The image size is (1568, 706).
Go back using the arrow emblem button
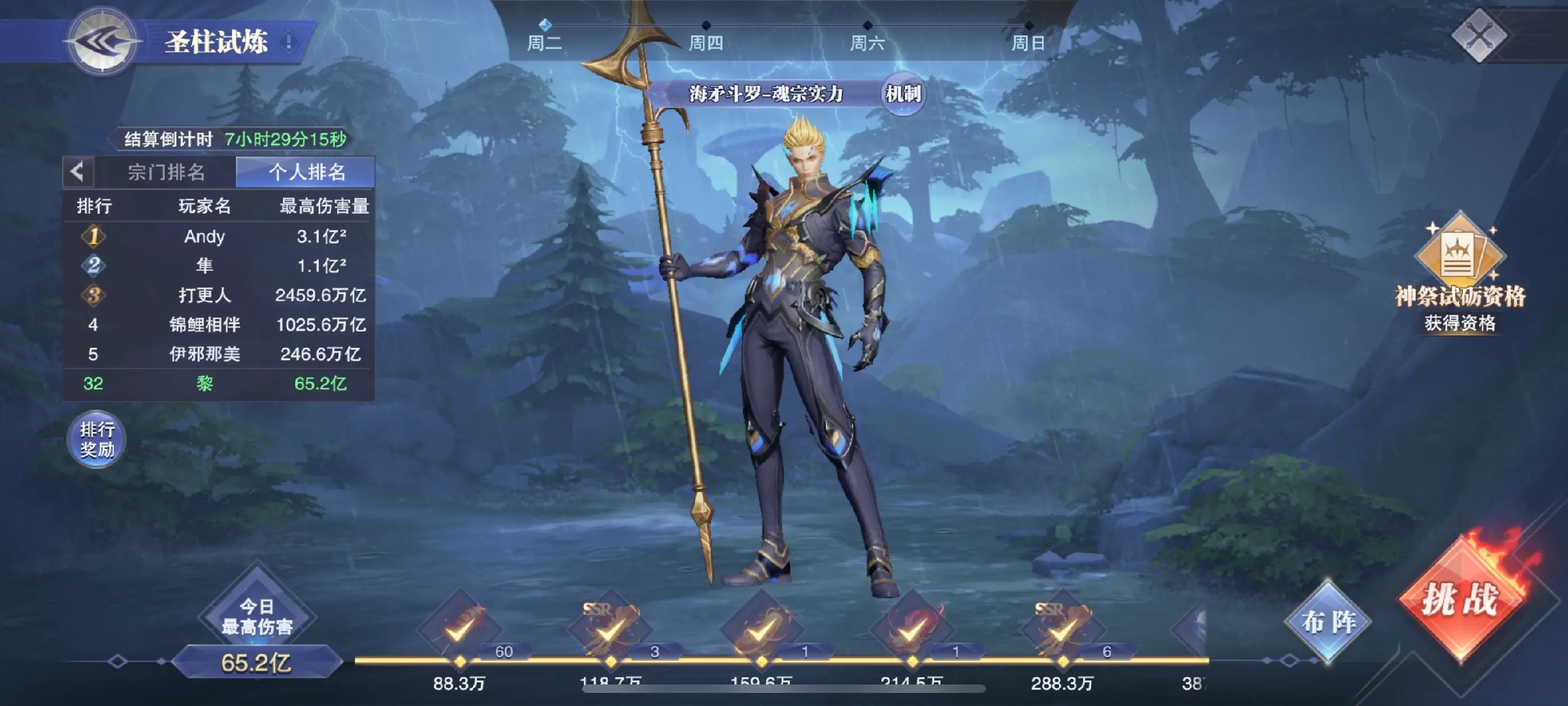click(x=103, y=42)
